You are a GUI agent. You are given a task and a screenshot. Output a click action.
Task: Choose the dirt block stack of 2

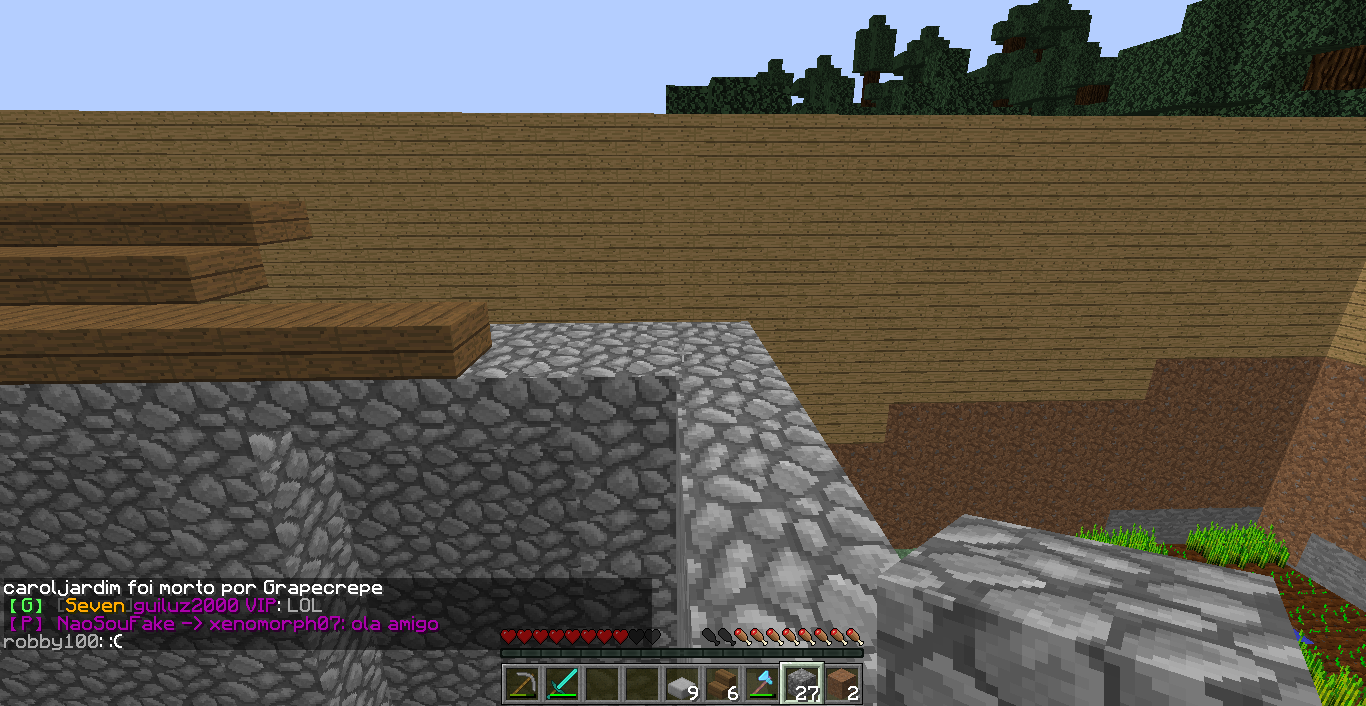(x=841, y=684)
